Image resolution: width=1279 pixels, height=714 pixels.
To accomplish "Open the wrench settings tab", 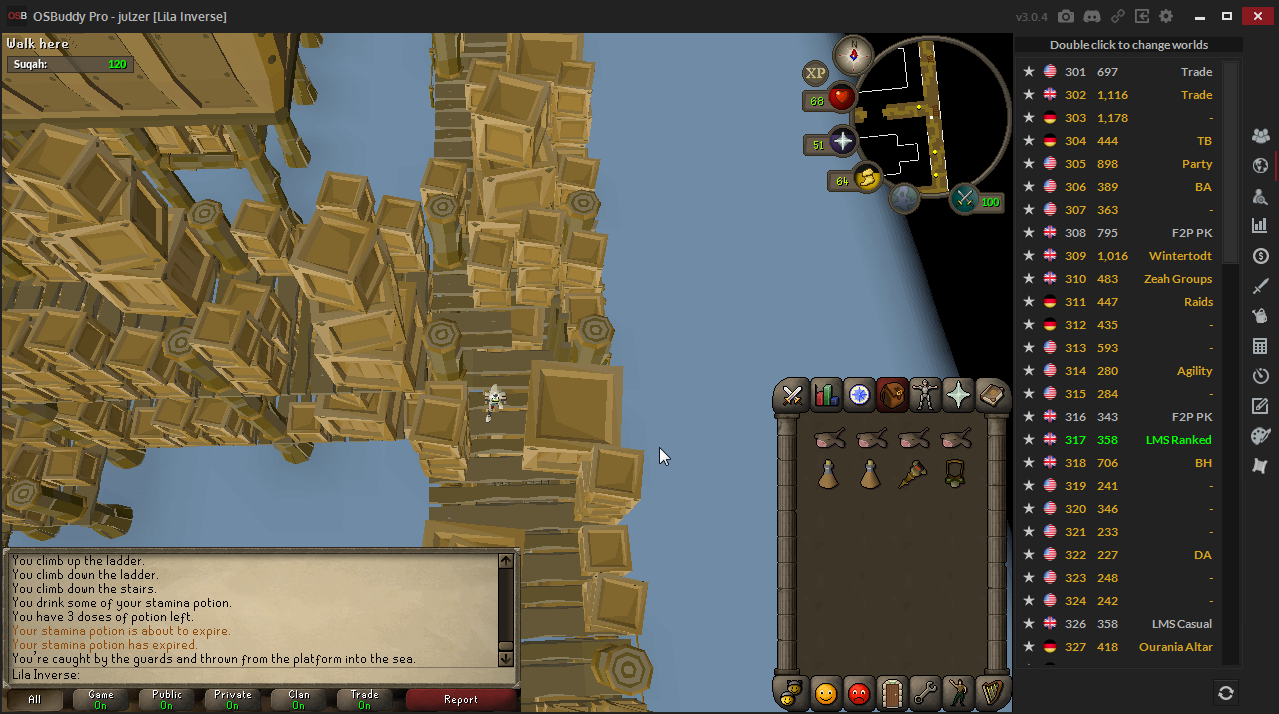I will 925,692.
